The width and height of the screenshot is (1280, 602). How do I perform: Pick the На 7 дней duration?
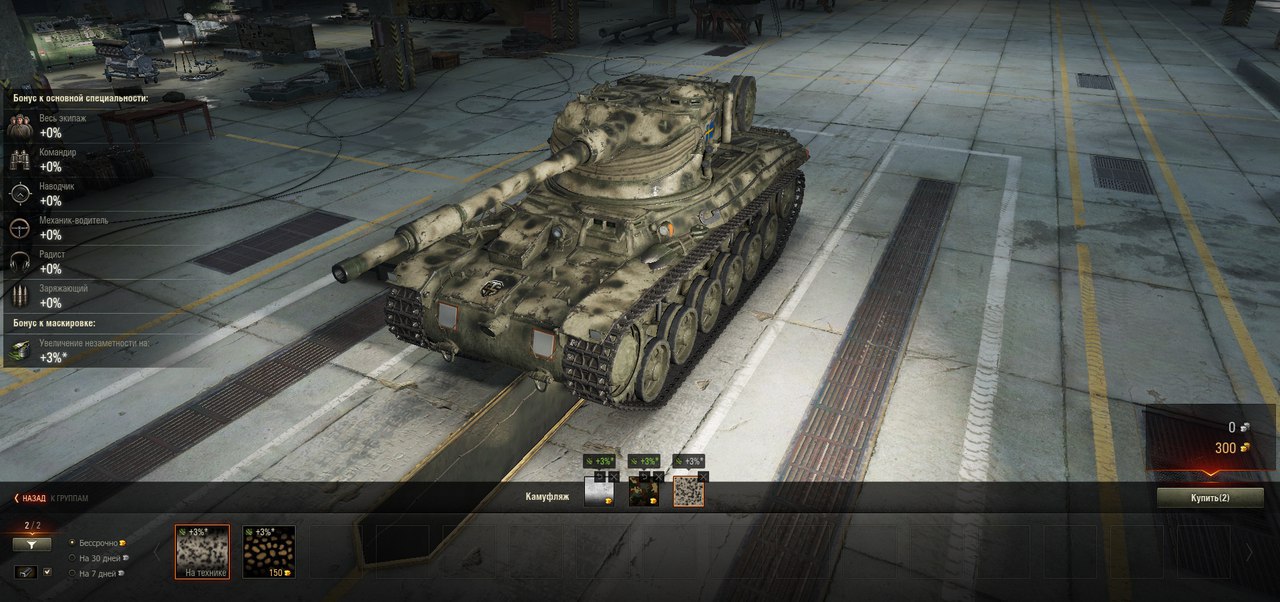(72, 574)
